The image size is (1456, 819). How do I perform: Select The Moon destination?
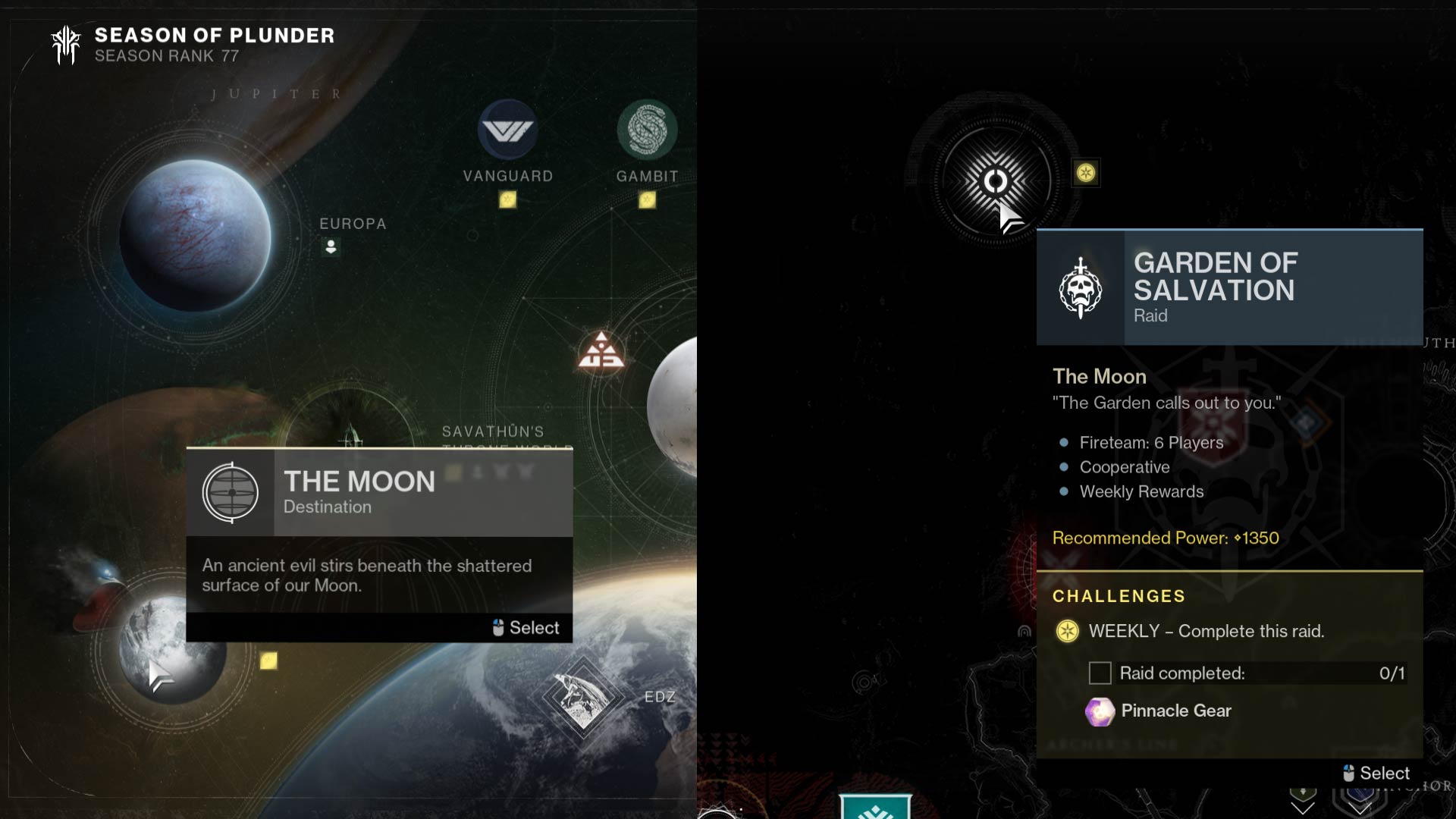(x=172, y=650)
